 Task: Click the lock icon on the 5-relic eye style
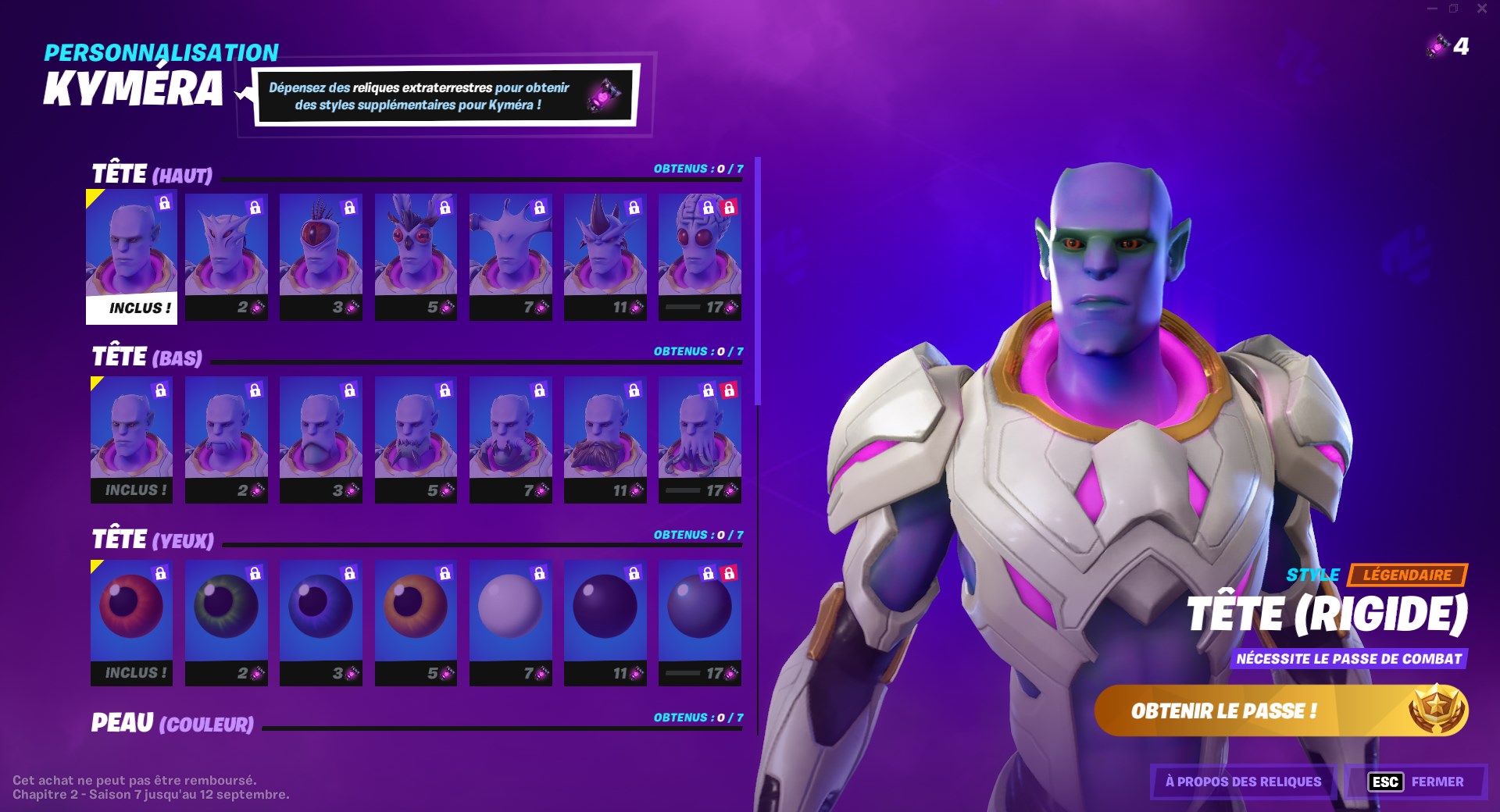coord(445,572)
